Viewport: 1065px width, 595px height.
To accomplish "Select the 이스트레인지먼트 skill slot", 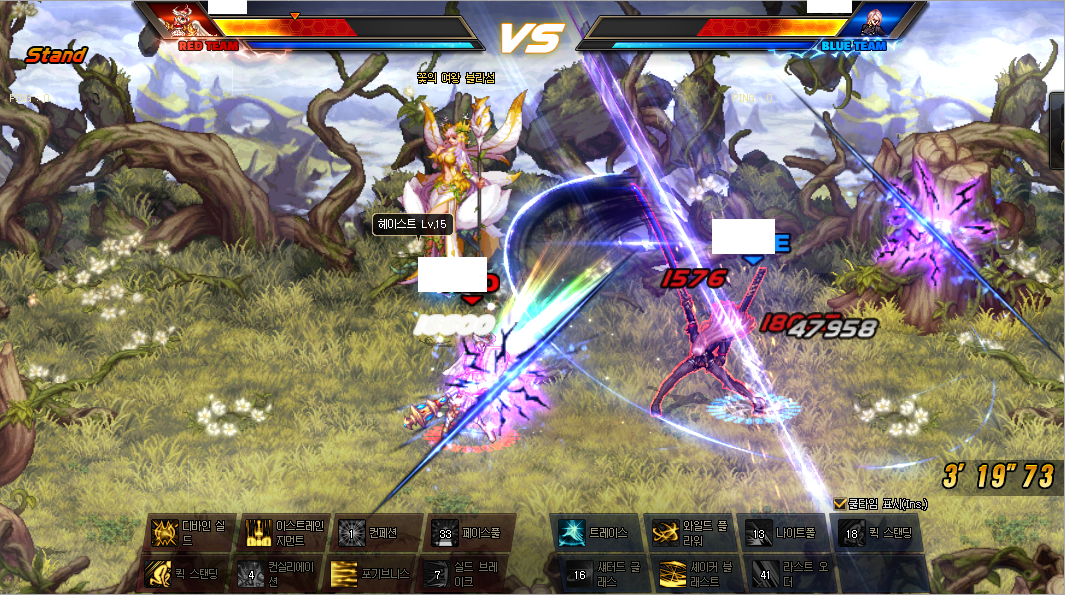I will click(x=259, y=533).
